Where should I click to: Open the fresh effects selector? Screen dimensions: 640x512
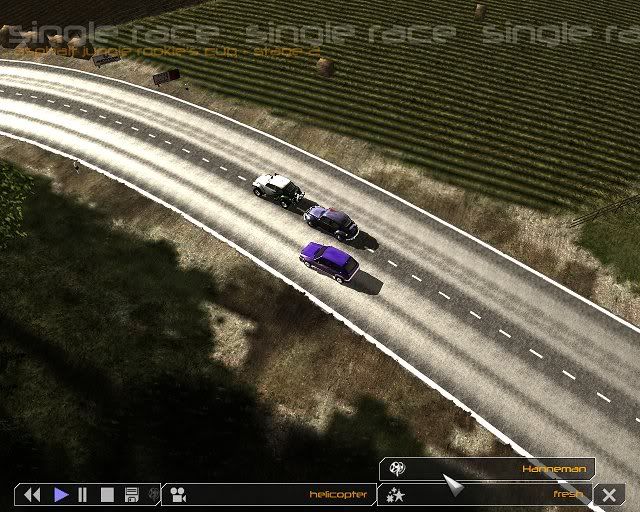click(488, 494)
